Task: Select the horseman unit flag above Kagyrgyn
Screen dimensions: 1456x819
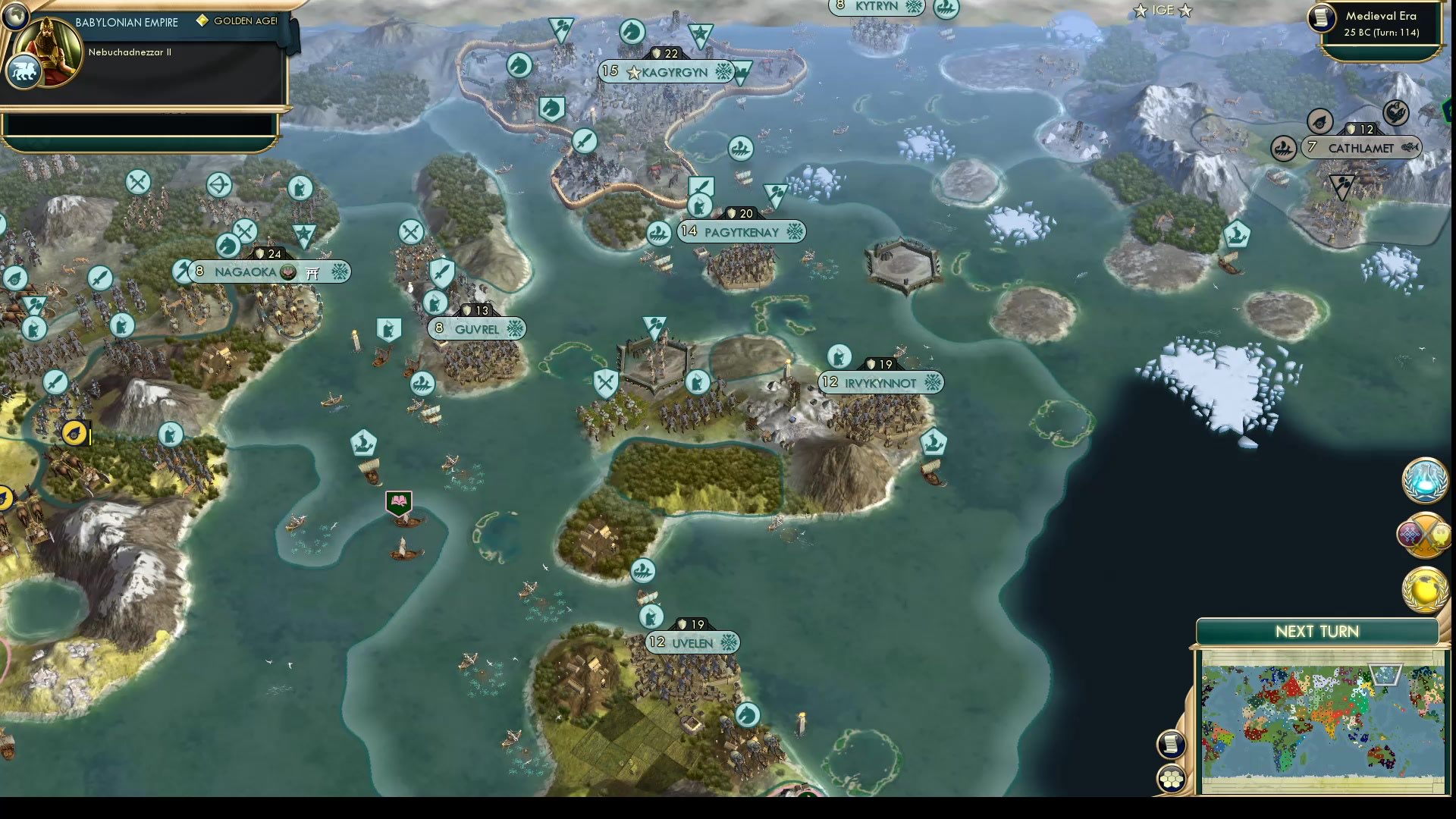Action: pos(632,32)
